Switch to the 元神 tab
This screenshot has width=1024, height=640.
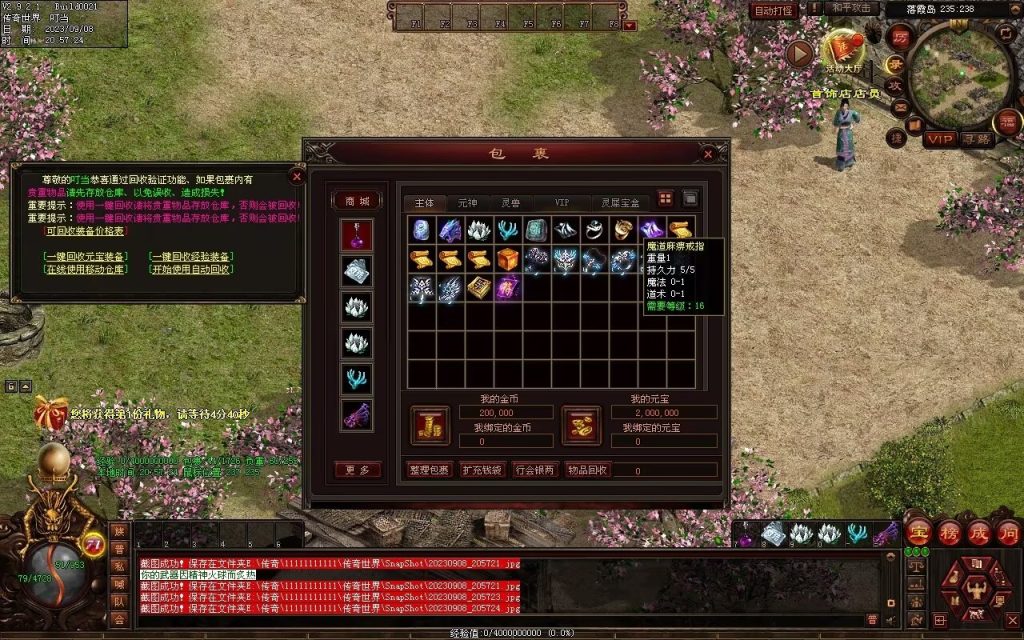click(x=467, y=202)
